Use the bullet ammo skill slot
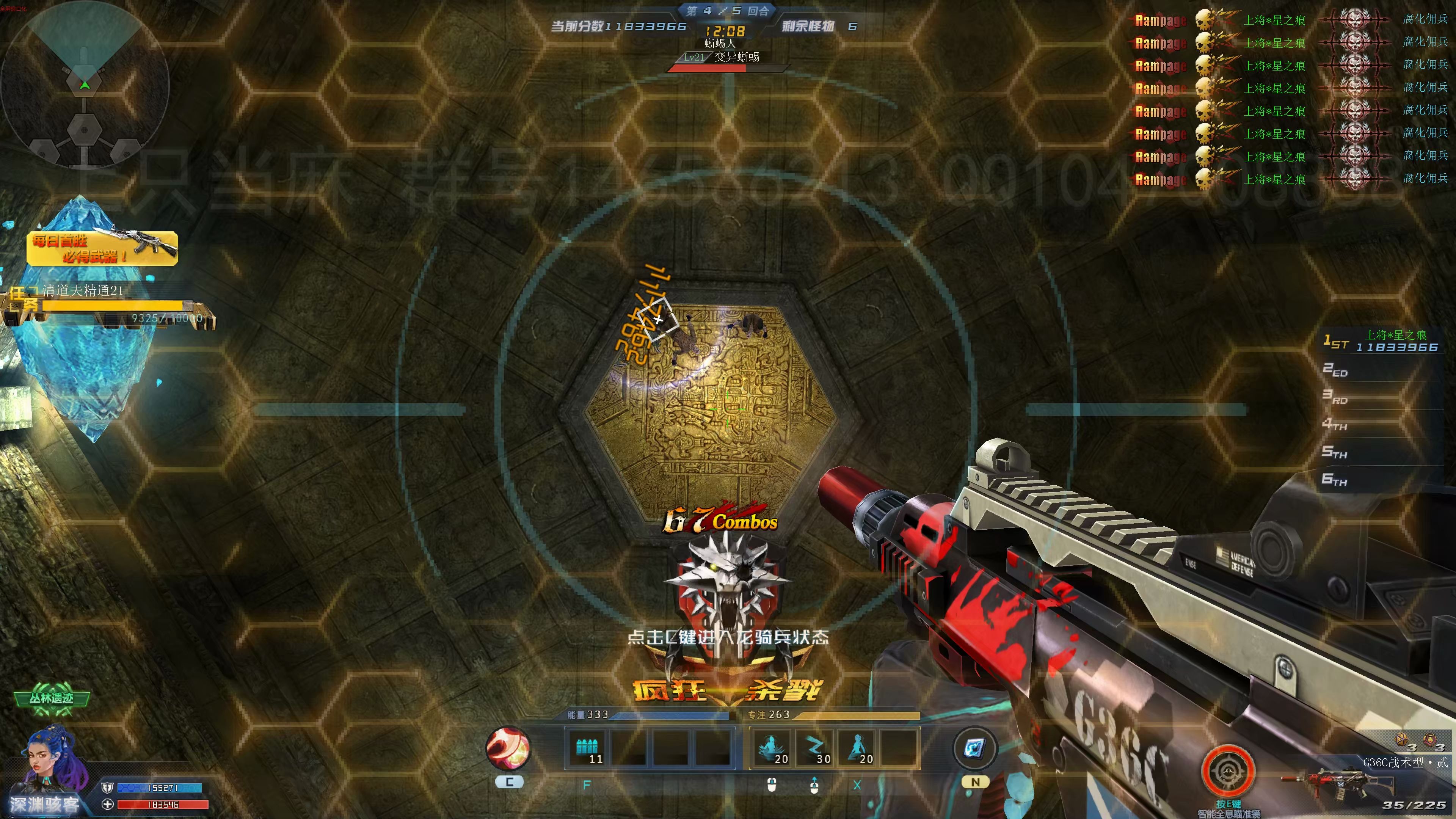Image resolution: width=1456 pixels, height=819 pixels. tap(587, 748)
